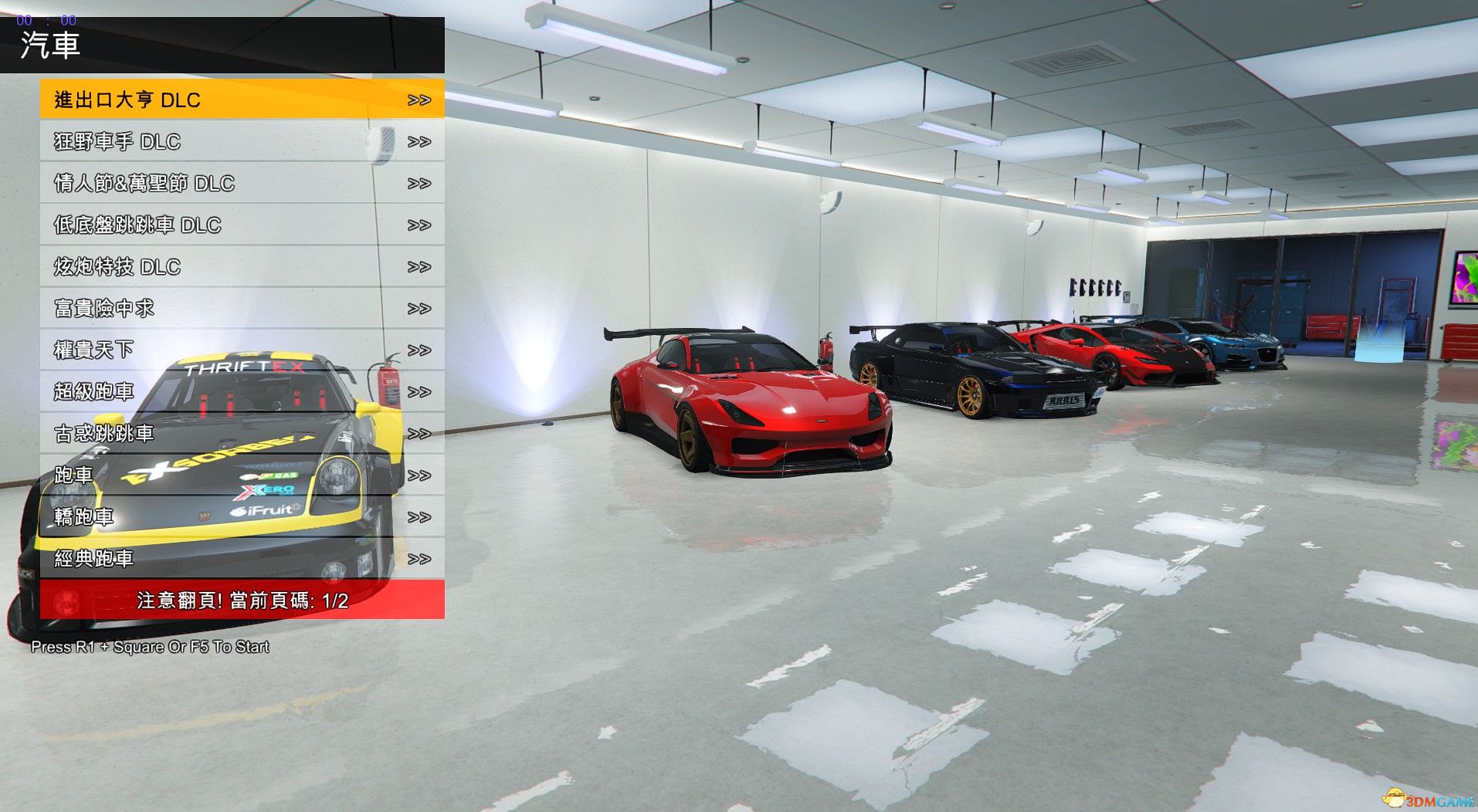Select the 炫炮特技 DLC category
This screenshot has width=1478, height=812.
pos(242,266)
